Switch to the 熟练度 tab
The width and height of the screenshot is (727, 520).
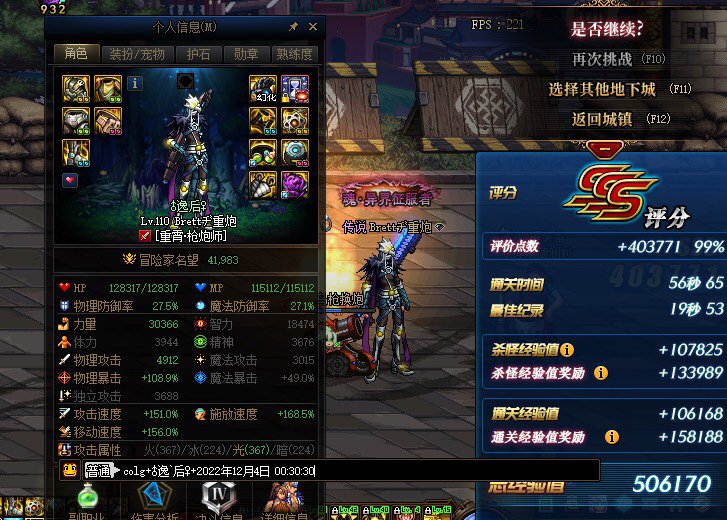click(x=294, y=54)
